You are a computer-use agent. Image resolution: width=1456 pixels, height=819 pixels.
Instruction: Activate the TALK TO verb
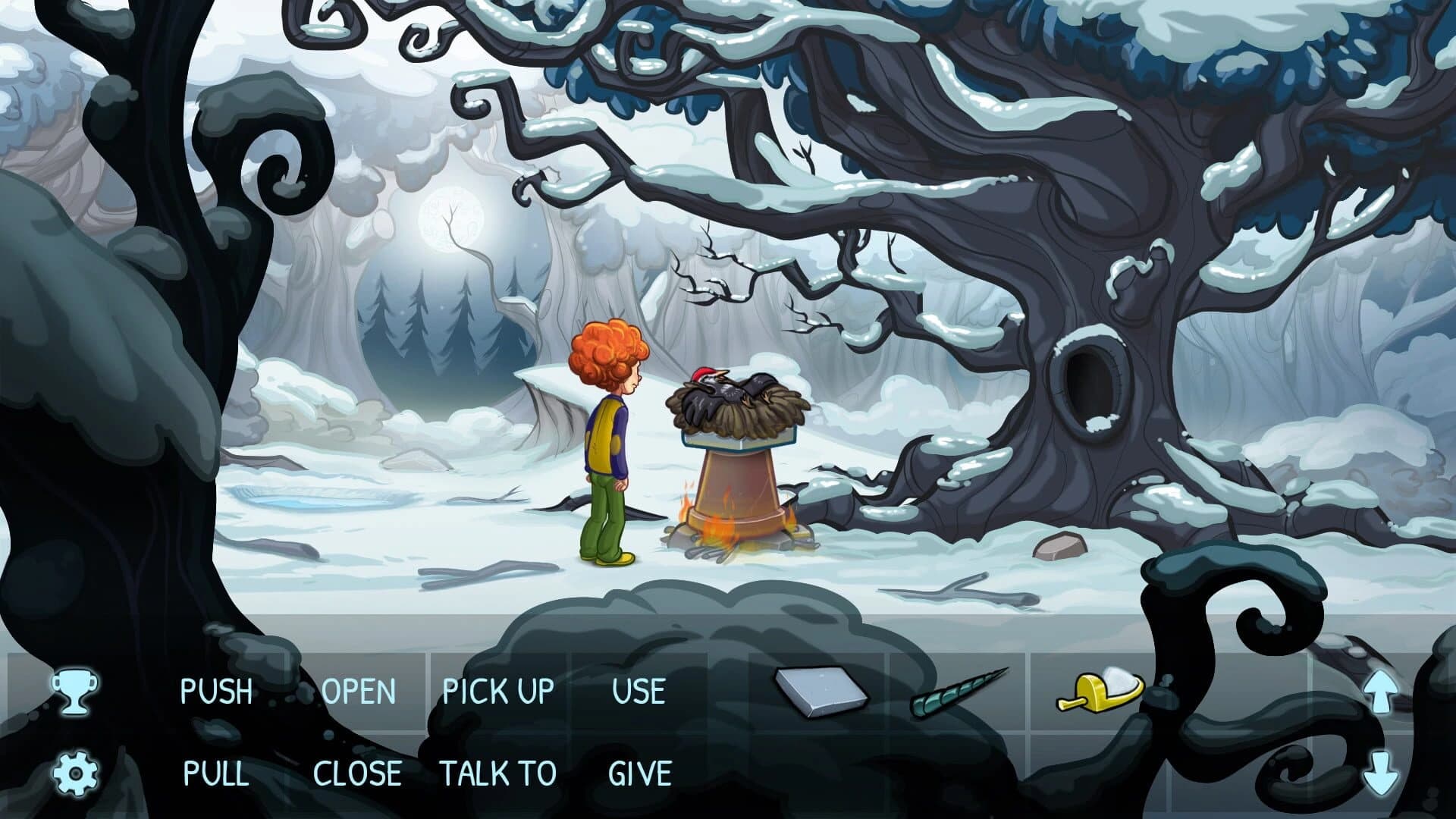[x=498, y=773]
